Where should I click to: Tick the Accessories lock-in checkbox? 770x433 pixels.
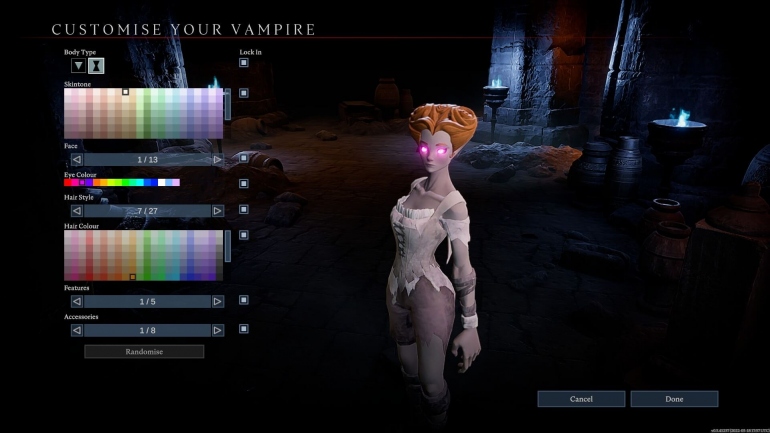pyautogui.click(x=243, y=329)
